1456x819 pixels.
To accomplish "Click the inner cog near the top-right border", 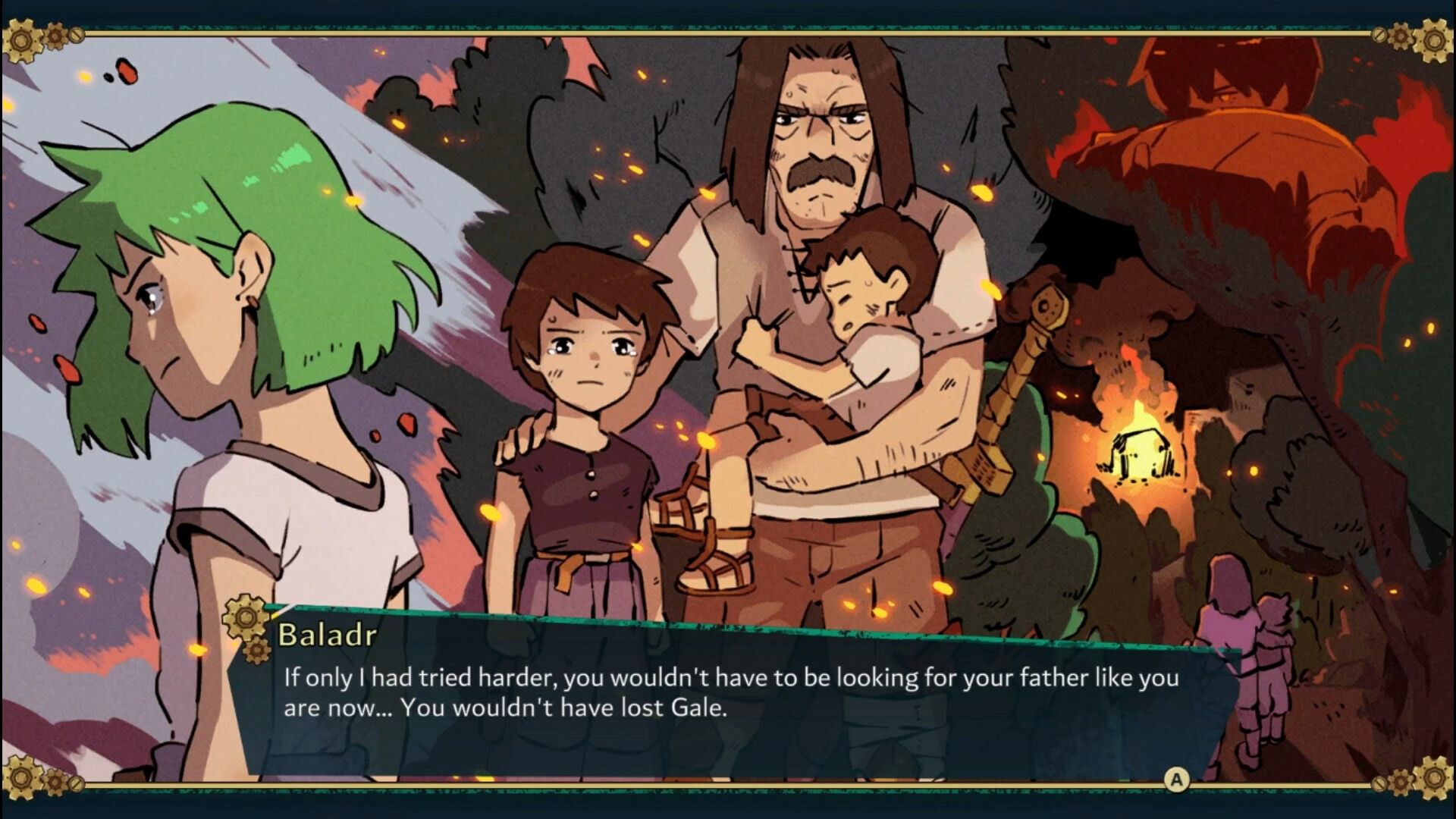I will (x=1401, y=36).
